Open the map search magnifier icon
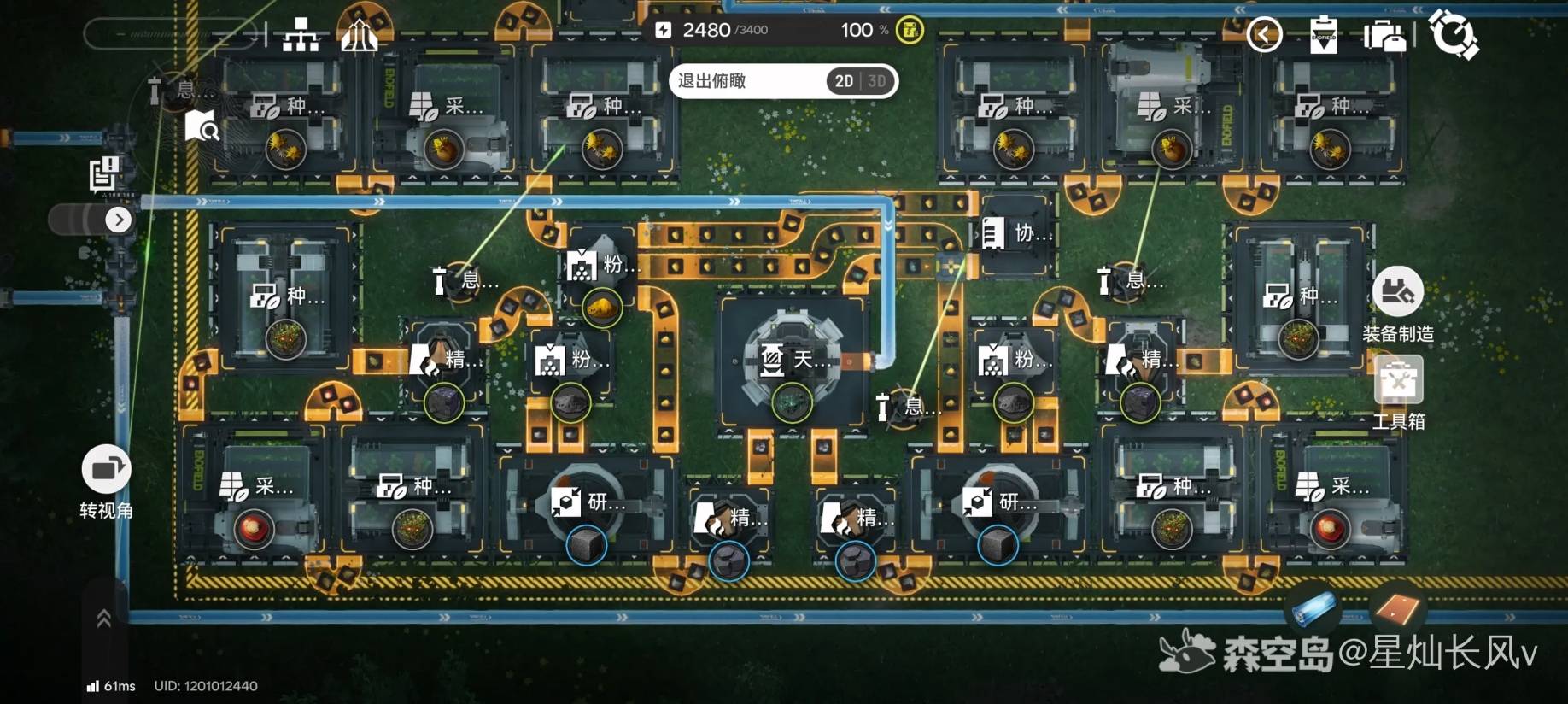 pyautogui.click(x=202, y=126)
